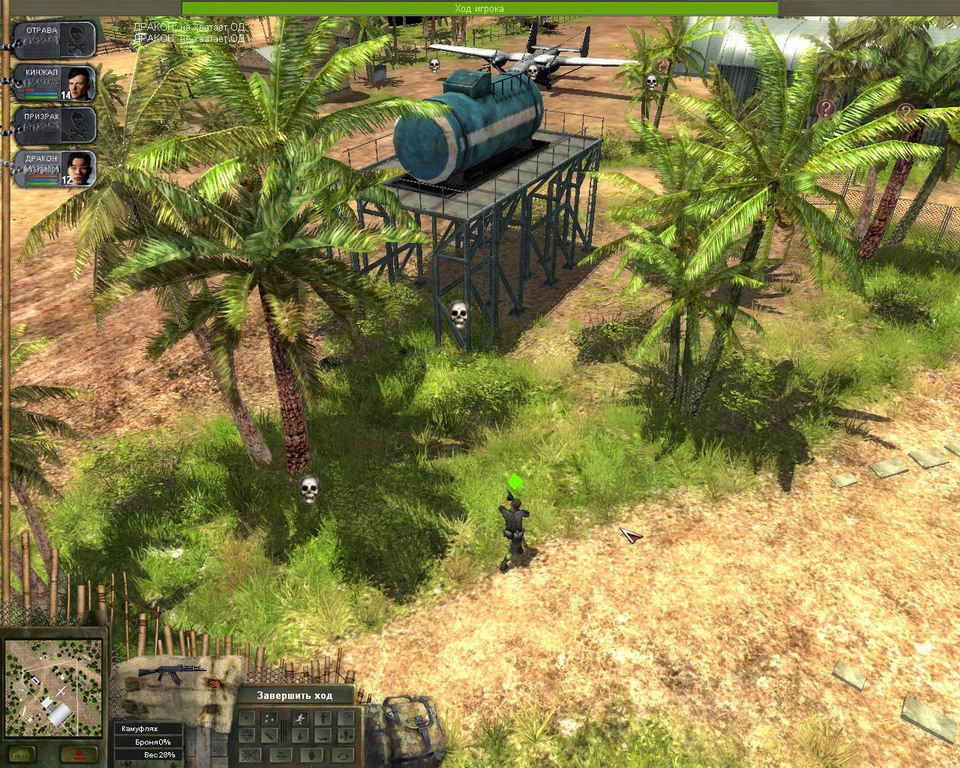Click the "Завершить ход" end turn button
Screen dimensions: 960x768
tap(296, 696)
